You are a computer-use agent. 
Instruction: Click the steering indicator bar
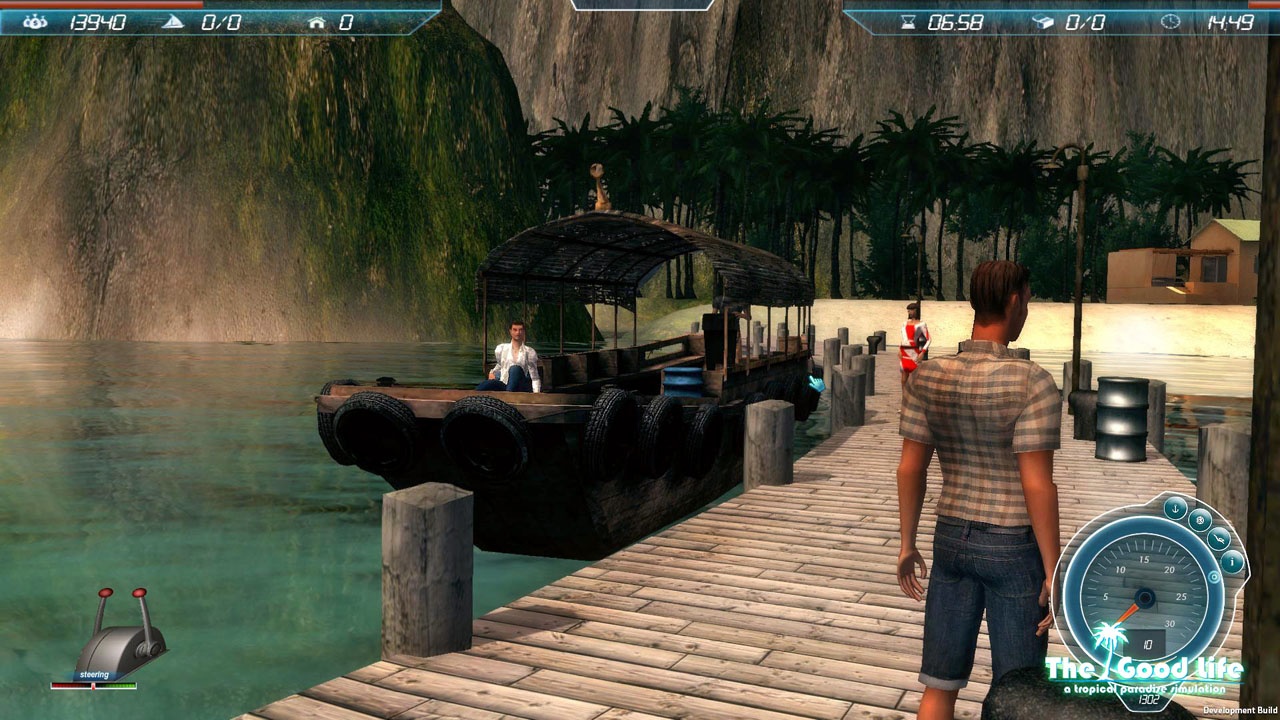94,686
